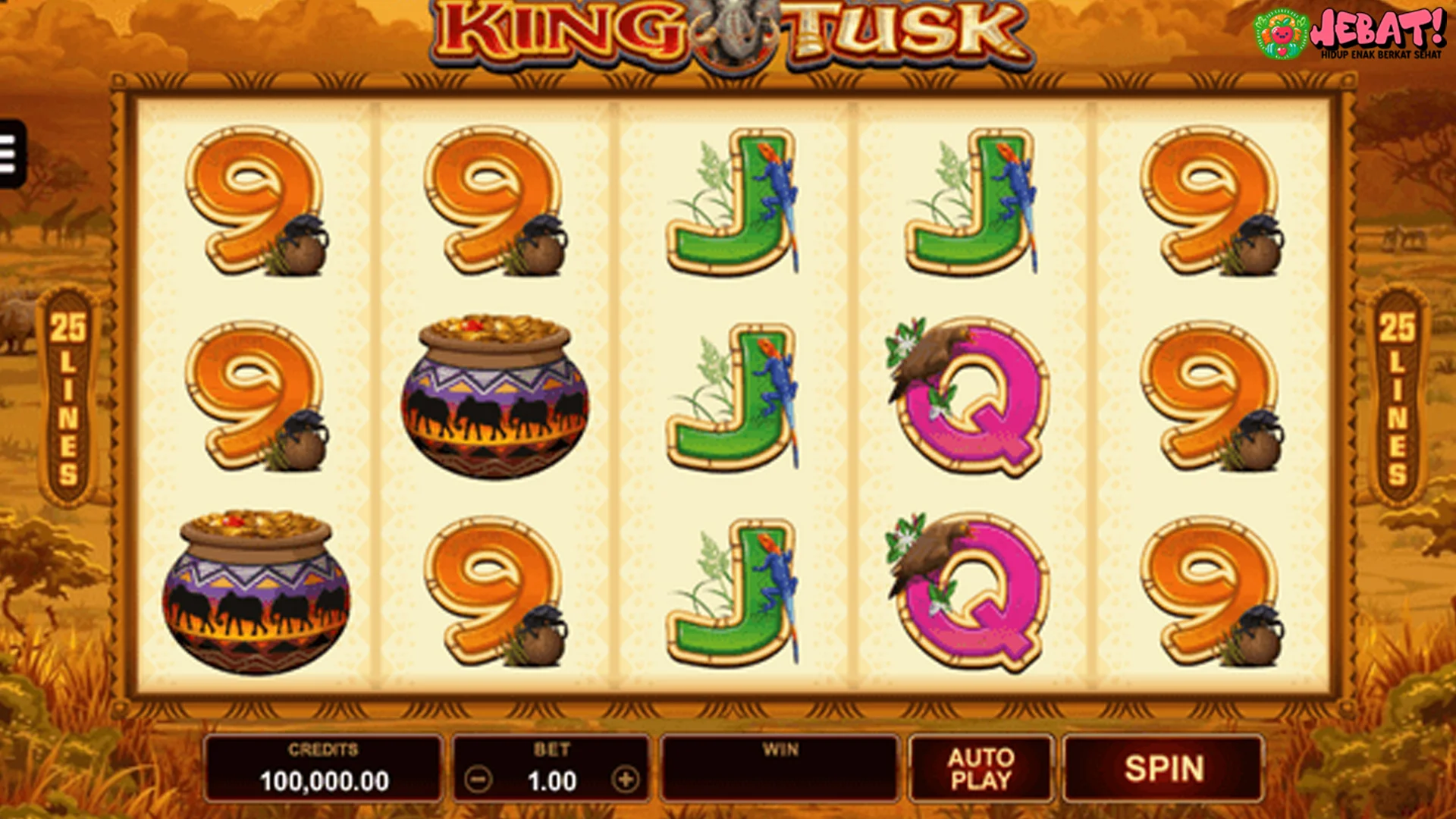Increase the bet with the plus button
The image size is (1456, 819).
[x=626, y=780]
